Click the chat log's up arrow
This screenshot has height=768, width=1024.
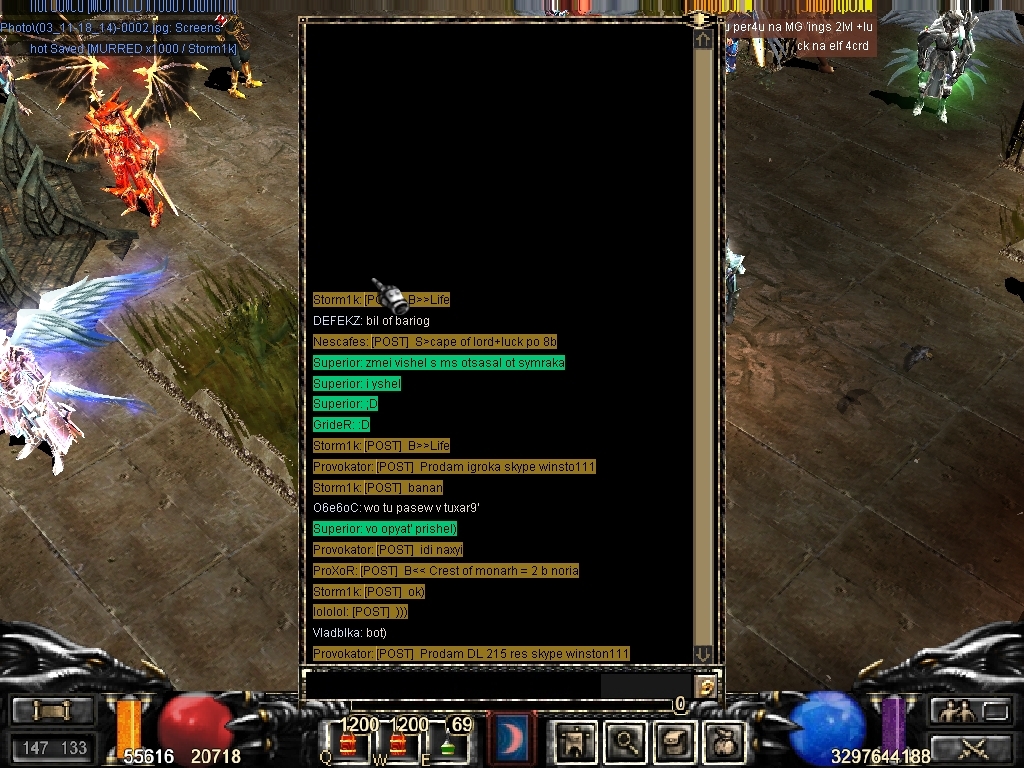703,39
